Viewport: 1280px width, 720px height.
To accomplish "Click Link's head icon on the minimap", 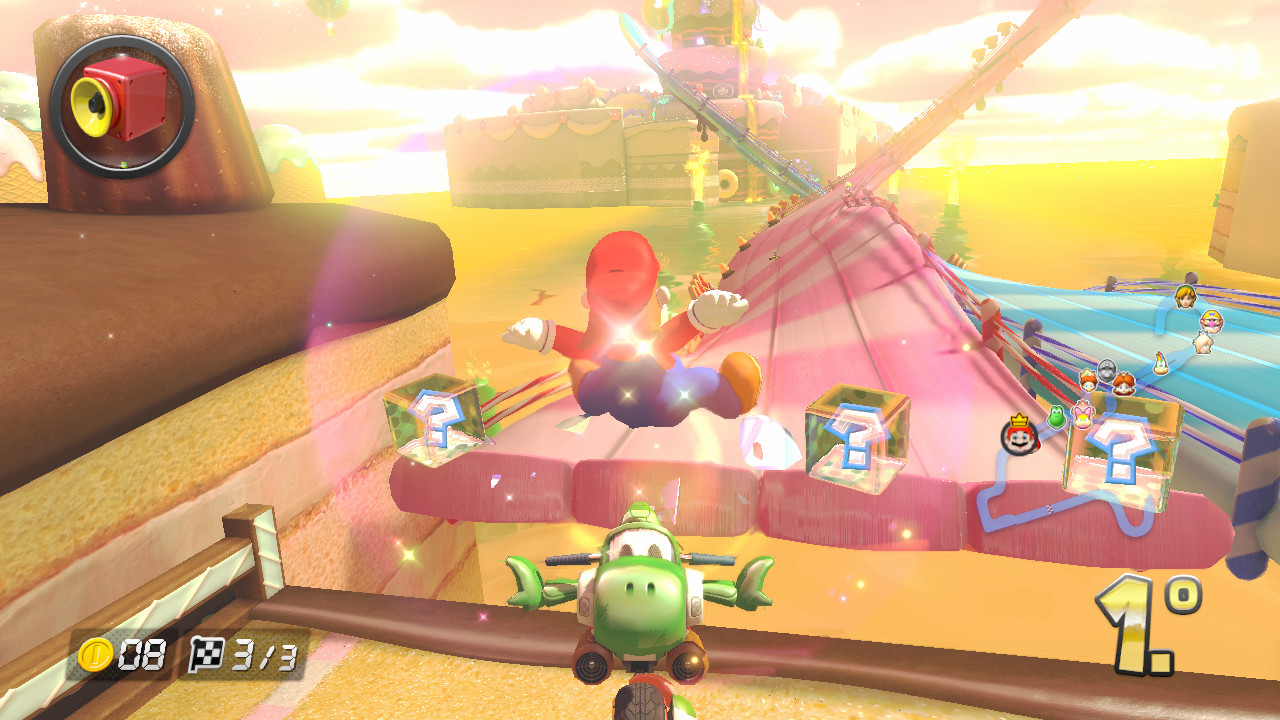I will [1183, 298].
